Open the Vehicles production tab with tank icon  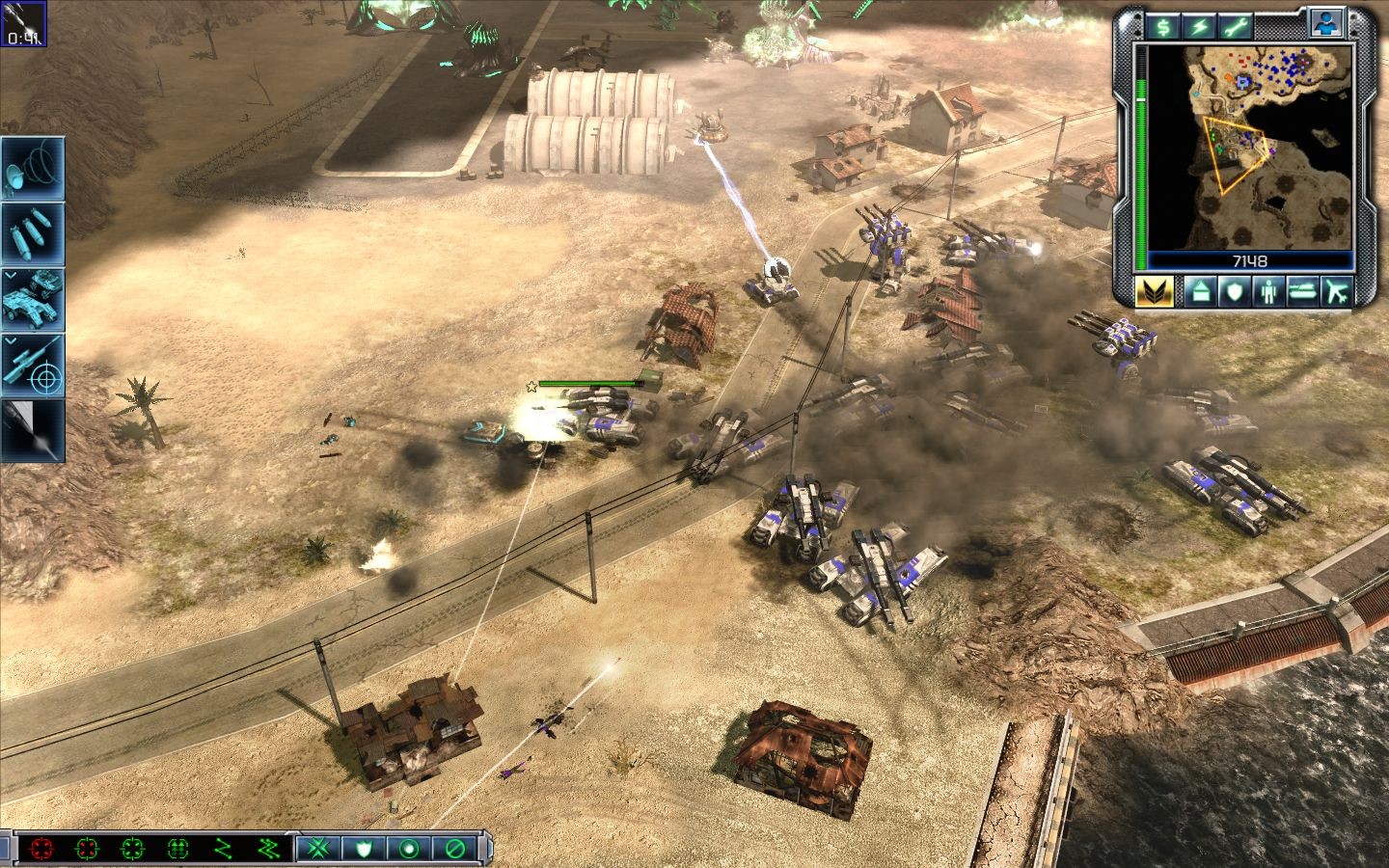click(x=1301, y=291)
